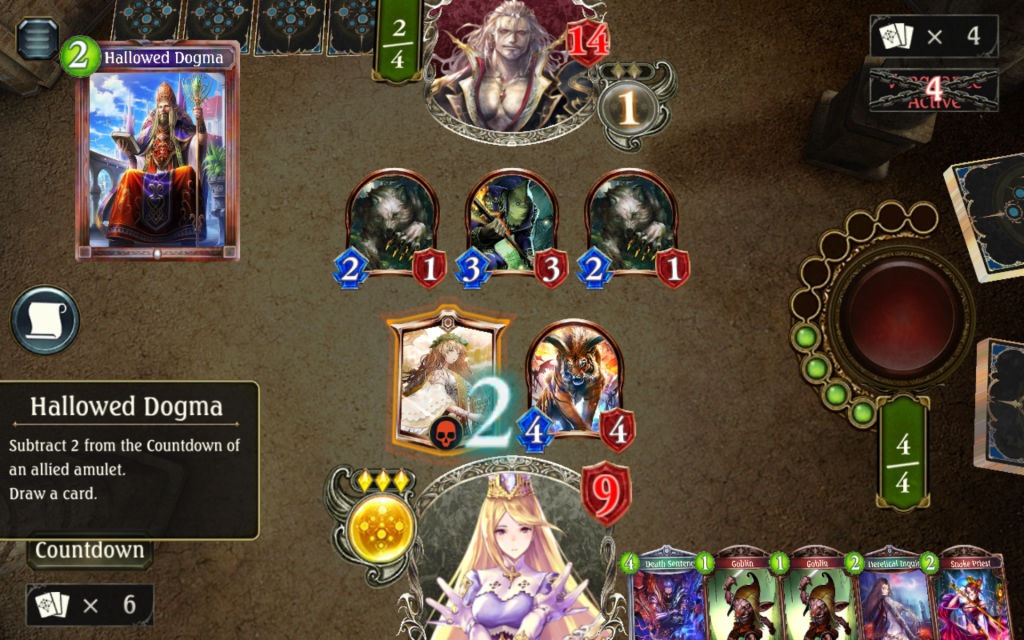Select your blonde leader portrait
1024x640 pixels.
tap(510, 560)
